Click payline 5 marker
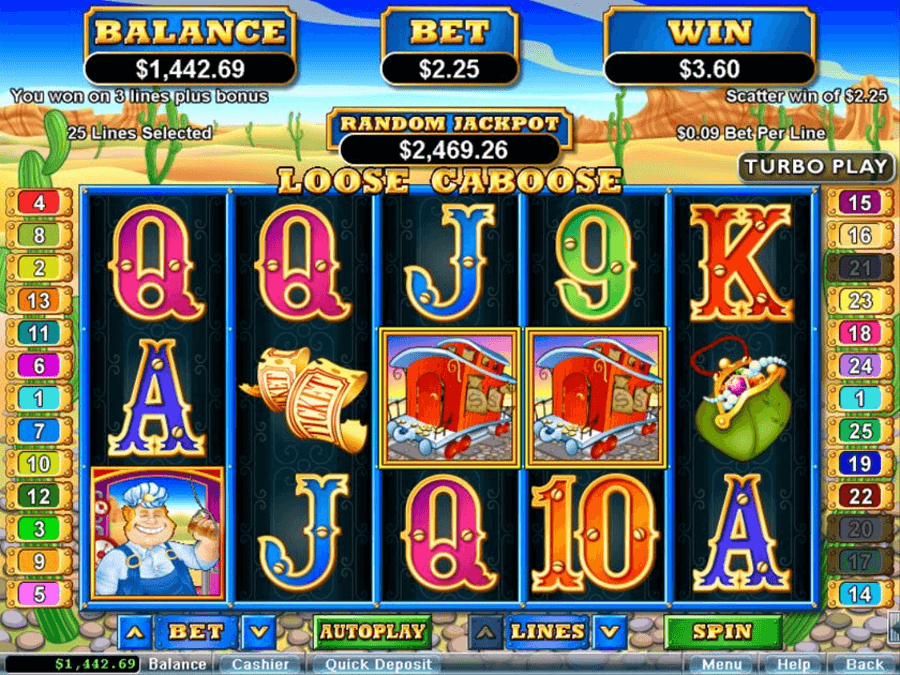The image size is (900, 675). [x=39, y=594]
